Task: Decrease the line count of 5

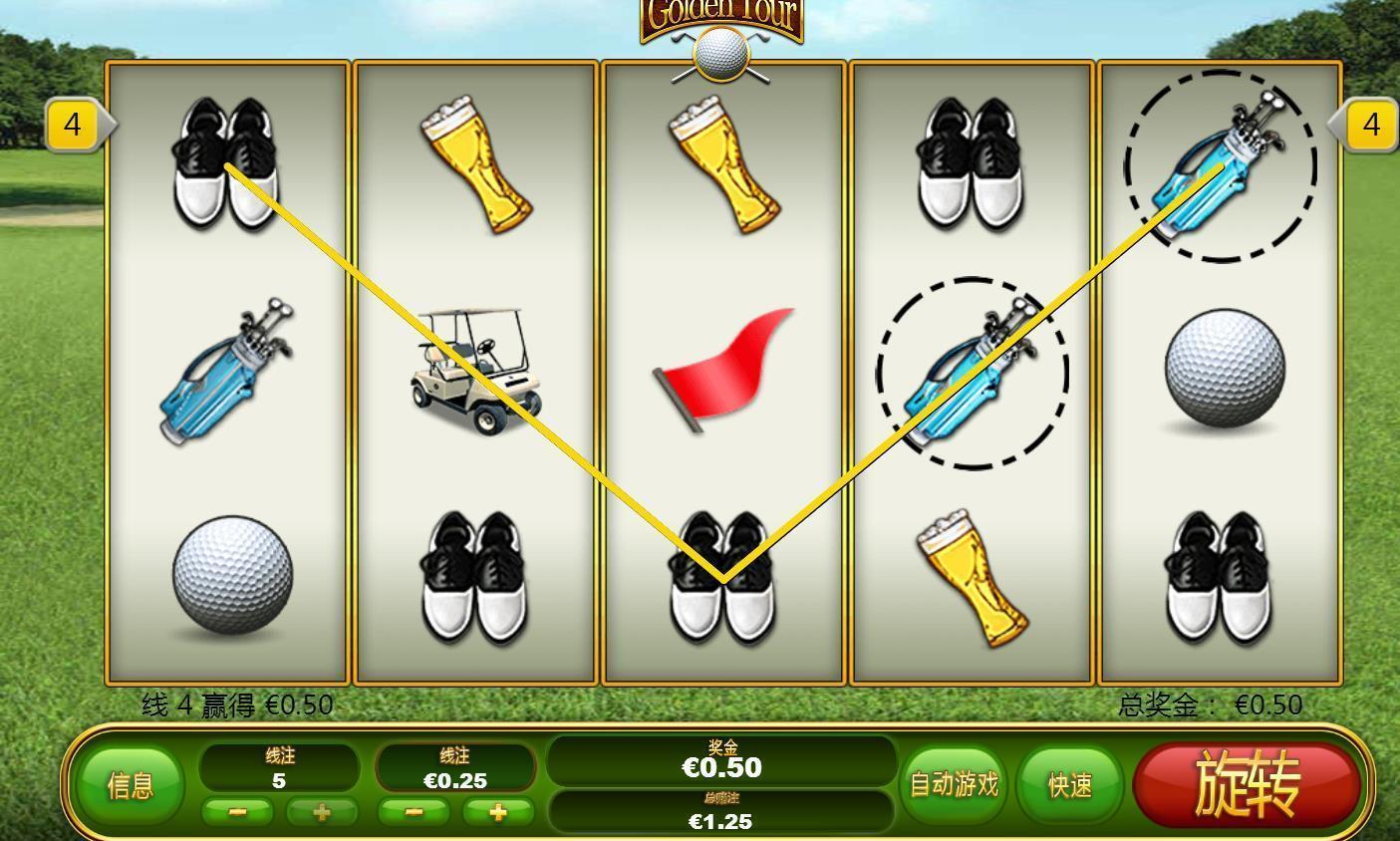Action: coord(237,812)
